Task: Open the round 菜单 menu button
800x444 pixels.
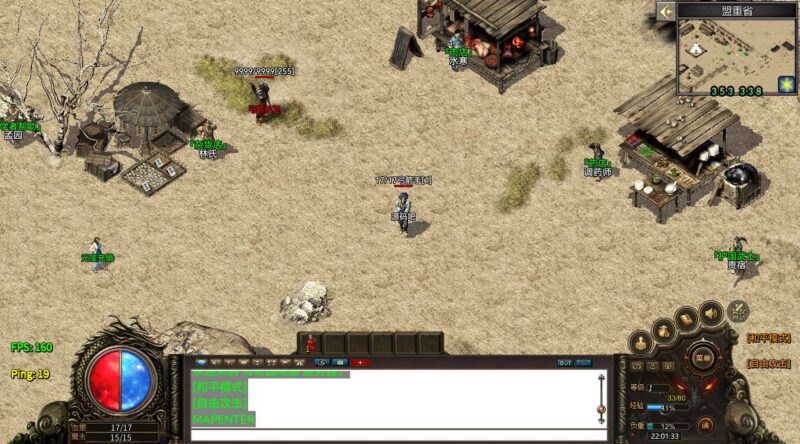Action: tap(703, 357)
